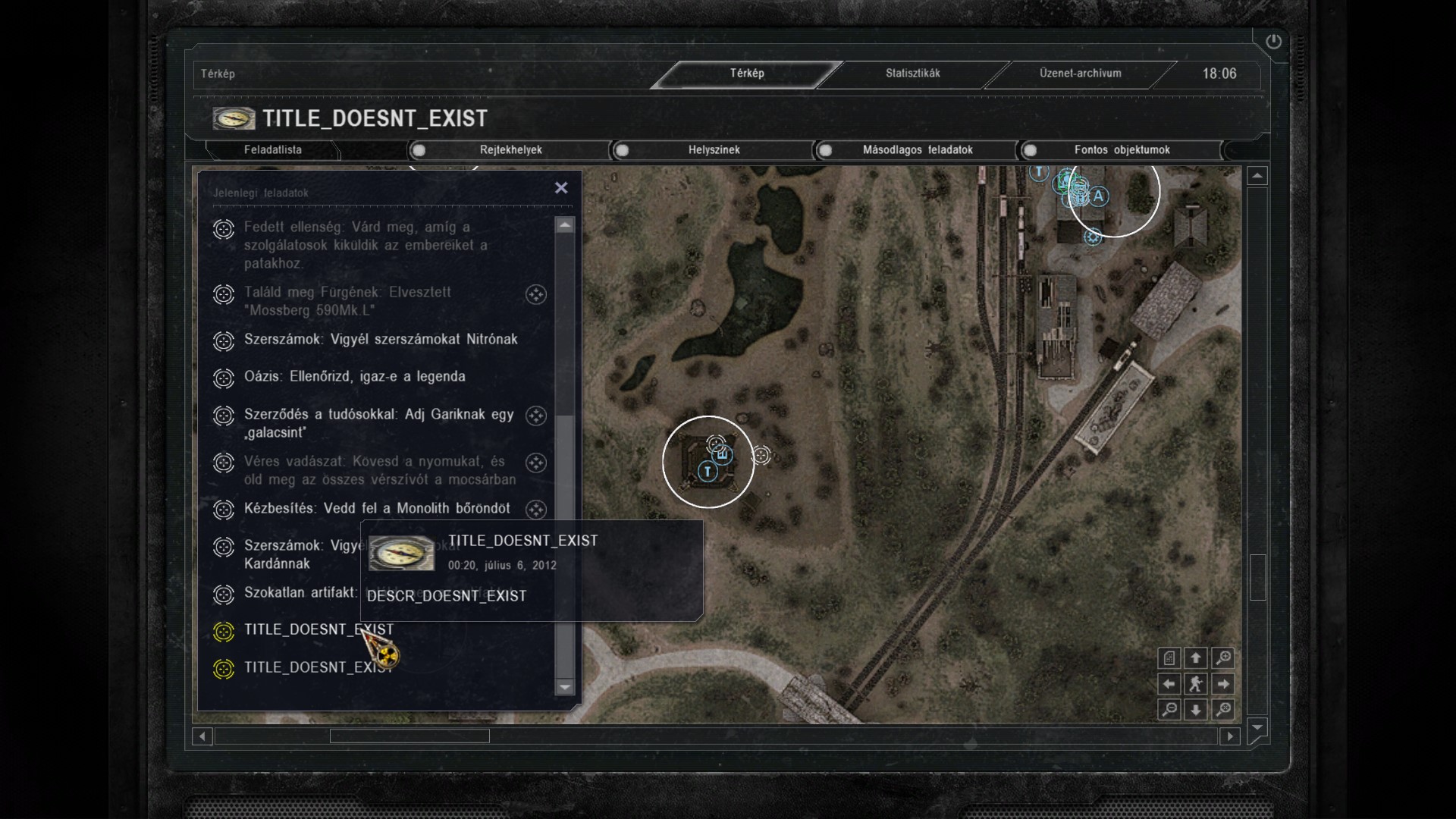Image resolution: width=1456 pixels, height=819 pixels.
Task: Zoom out the map with minus magnifier
Action: (1169, 710)
